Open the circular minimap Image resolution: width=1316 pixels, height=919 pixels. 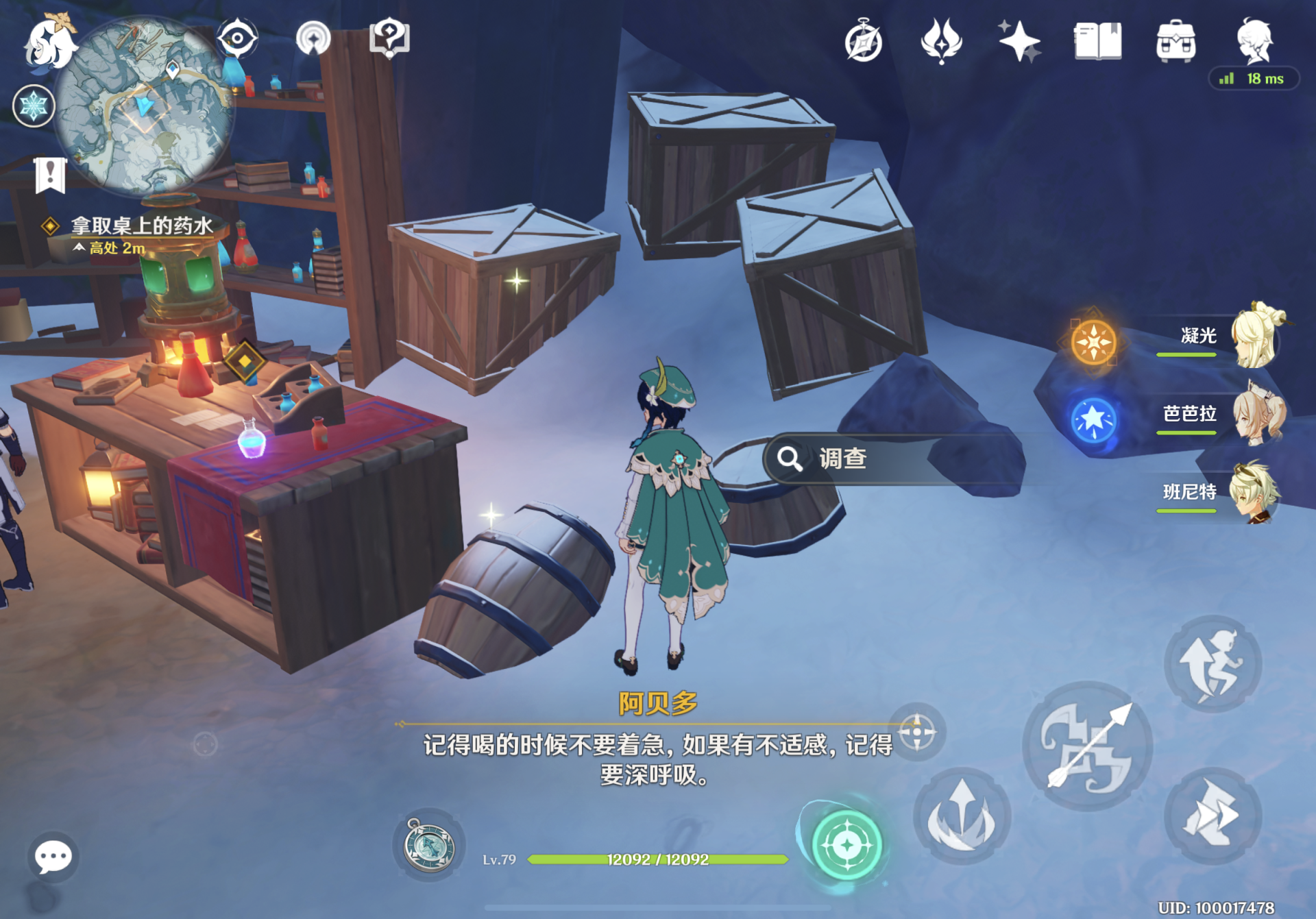pyautogui.click(x=144, y=106)
